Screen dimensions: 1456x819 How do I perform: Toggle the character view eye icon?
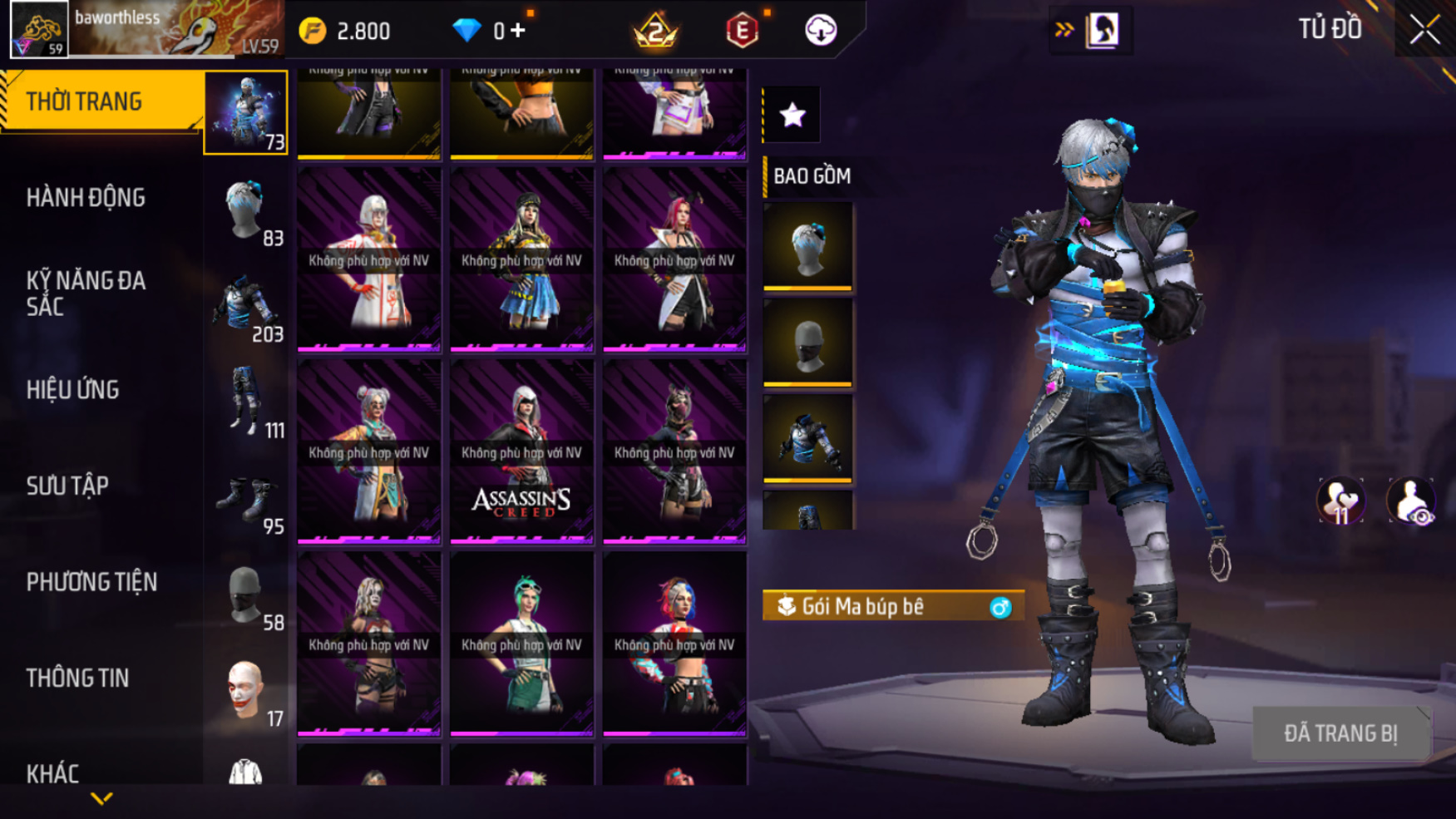pos(1410,501)
